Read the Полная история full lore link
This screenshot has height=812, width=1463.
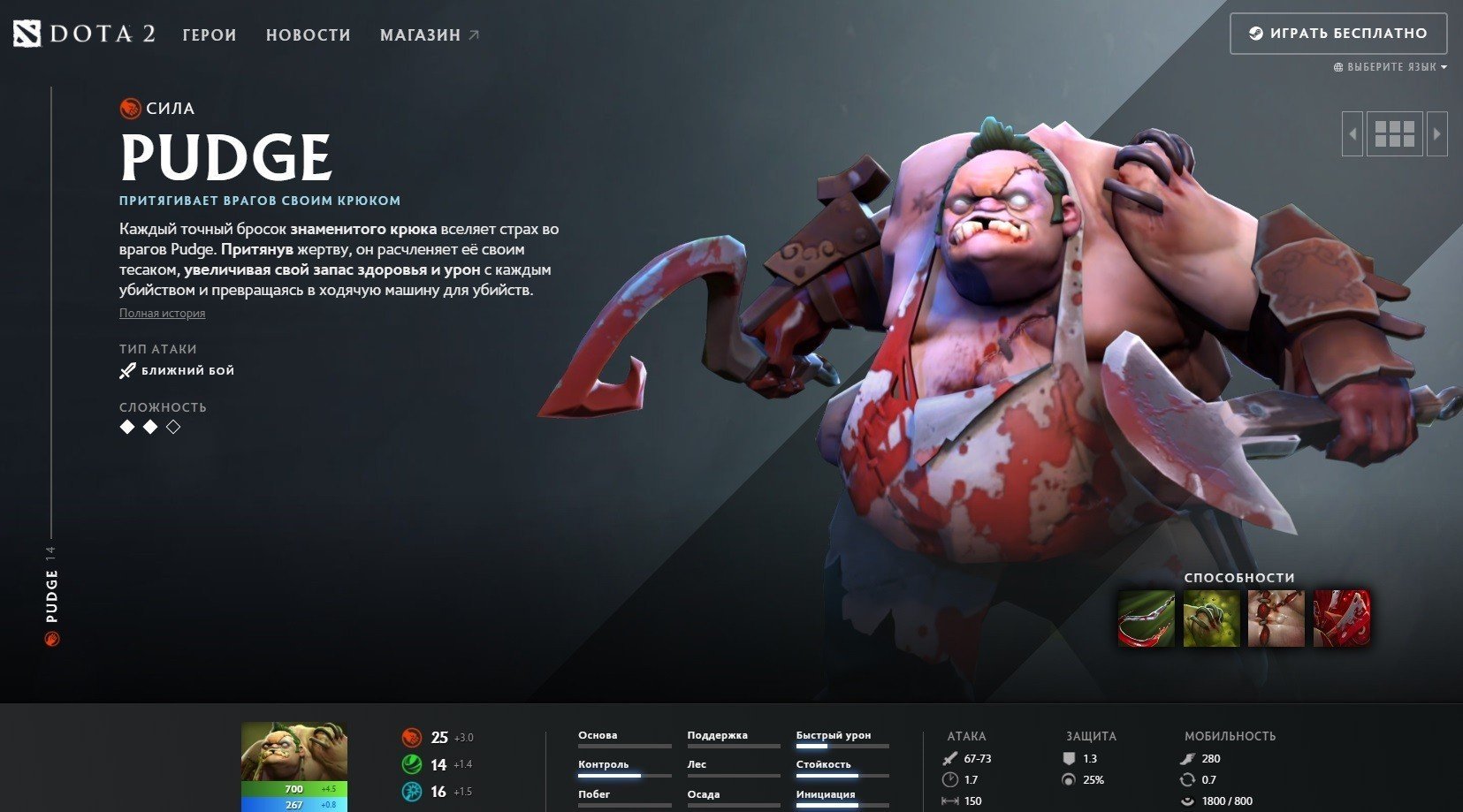(162, 314)
